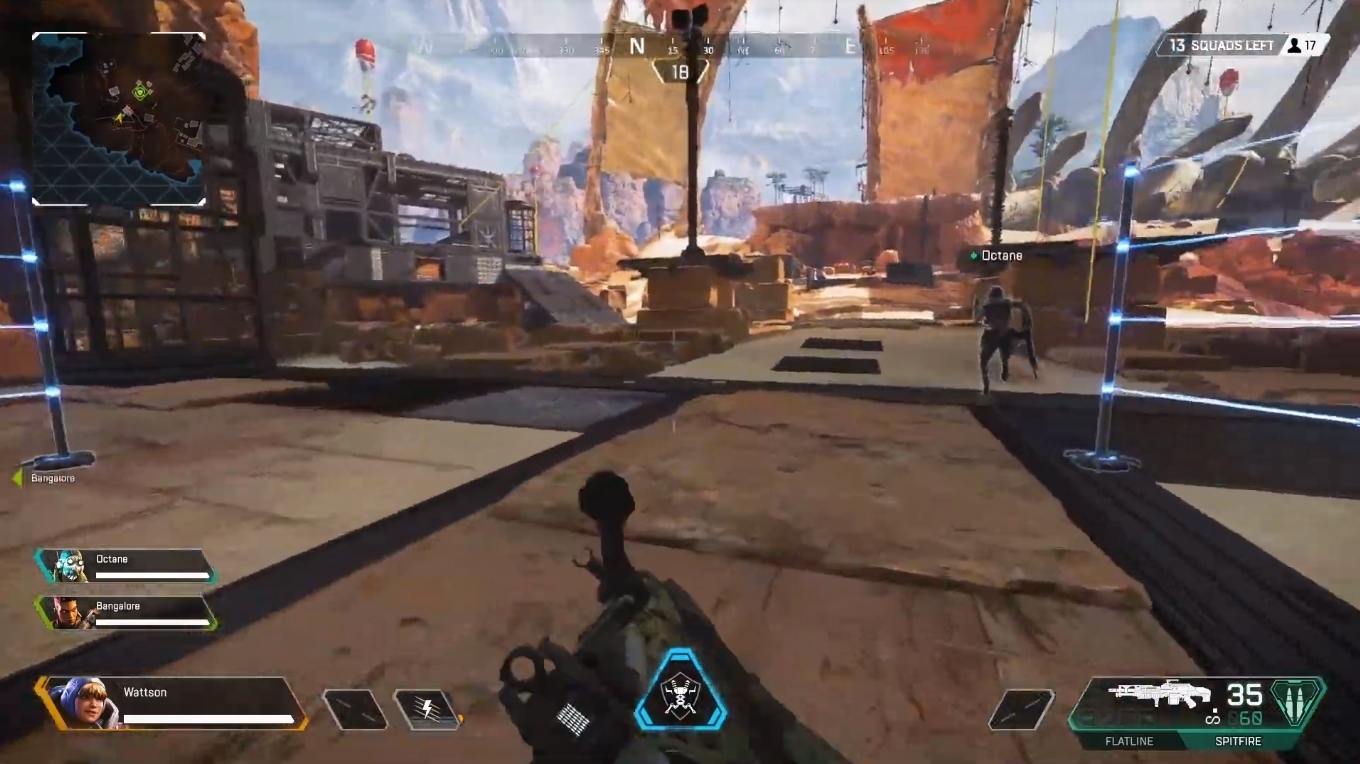This screenshot has width=1360, height=764.
Task: Expand the Octane nameplate above the running teammate
Action: pyautogui.click(x=997, y=255)
